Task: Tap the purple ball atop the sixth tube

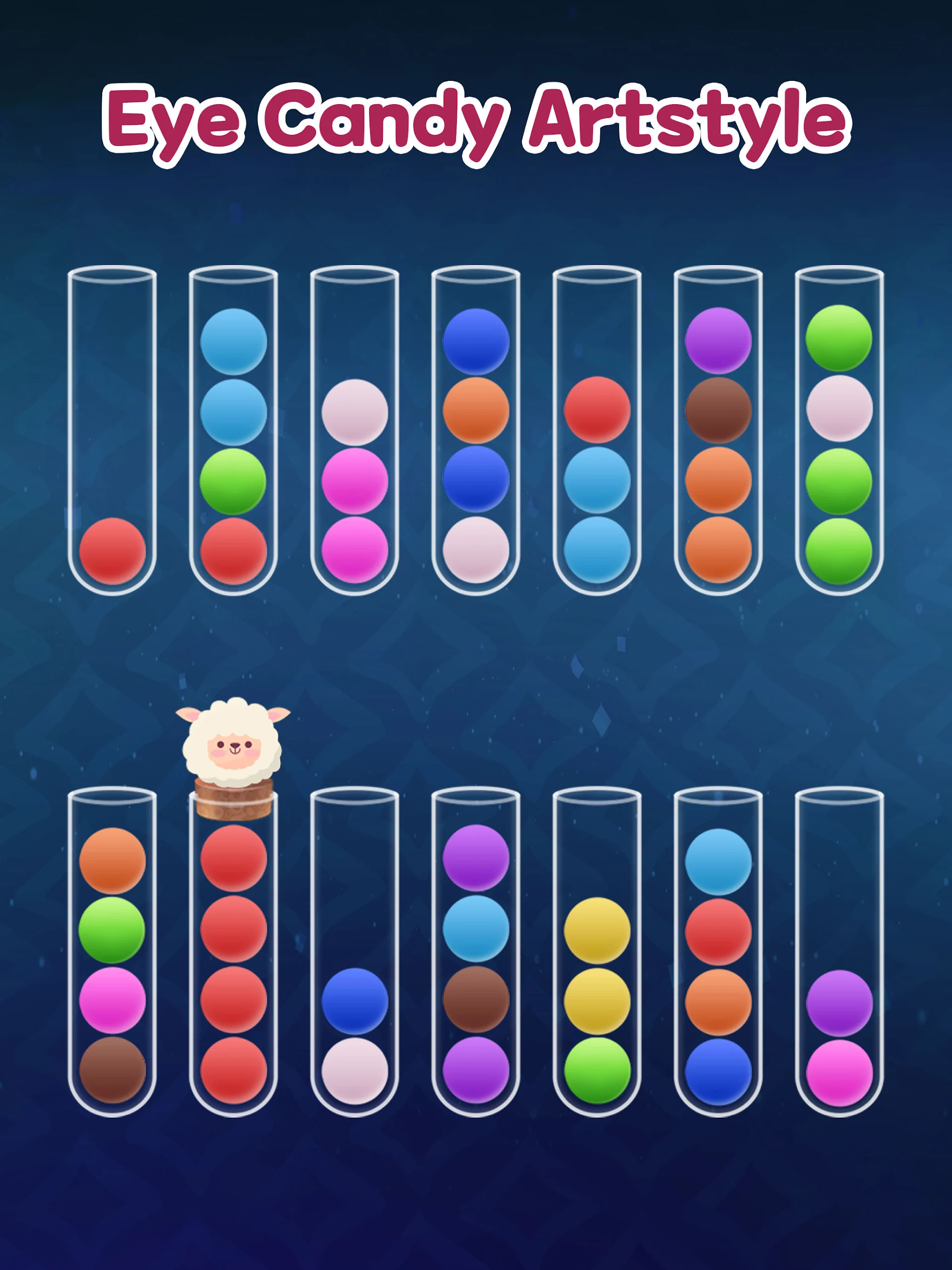Action: click(717, 339)
